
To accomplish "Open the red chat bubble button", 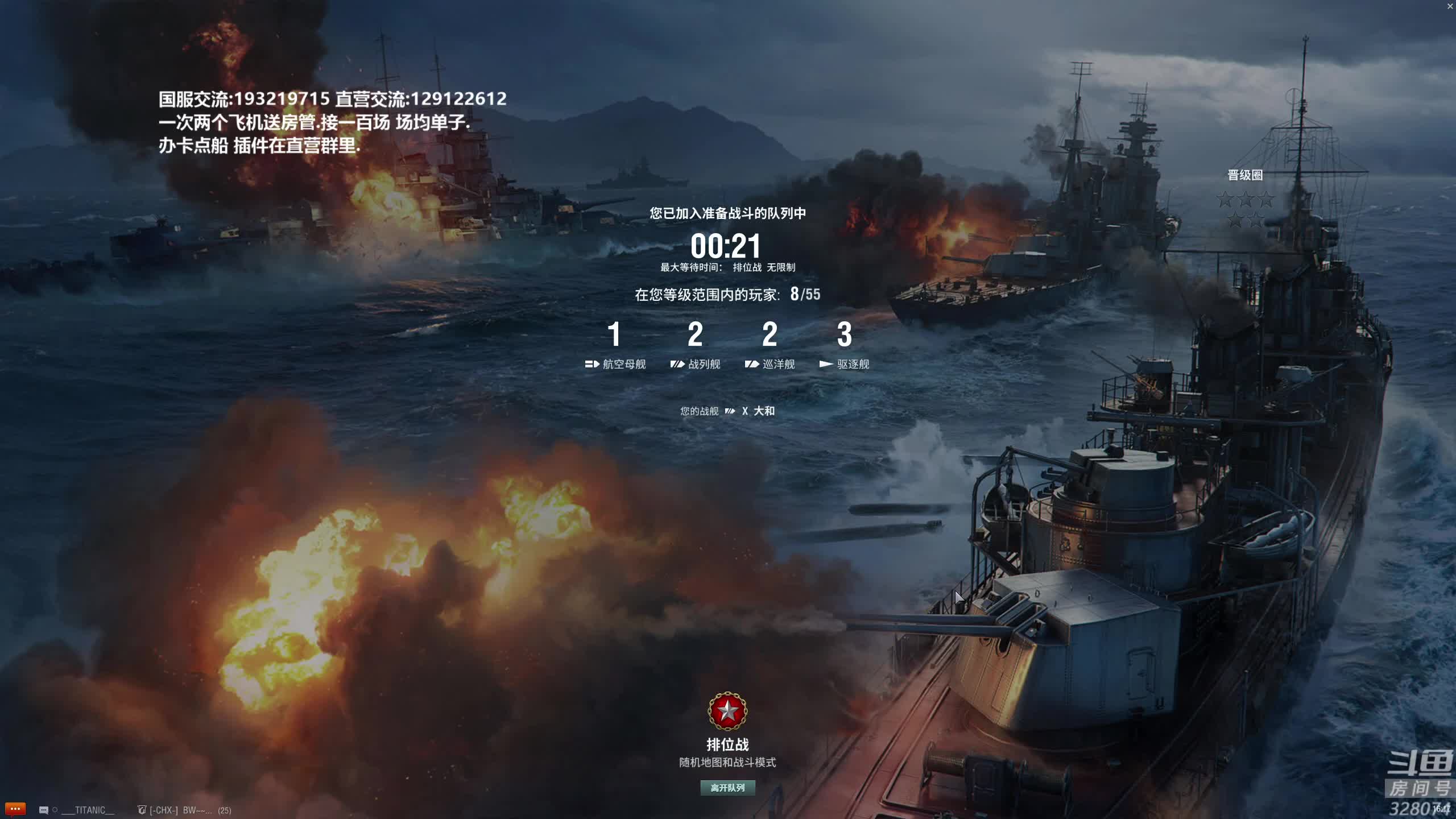I will coord(15,809).
